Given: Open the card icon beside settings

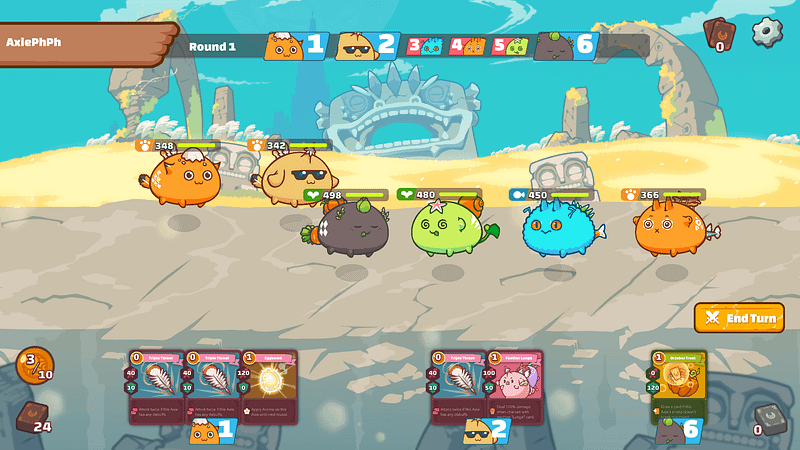Looking at the screenshot, I should coord(718,35).
